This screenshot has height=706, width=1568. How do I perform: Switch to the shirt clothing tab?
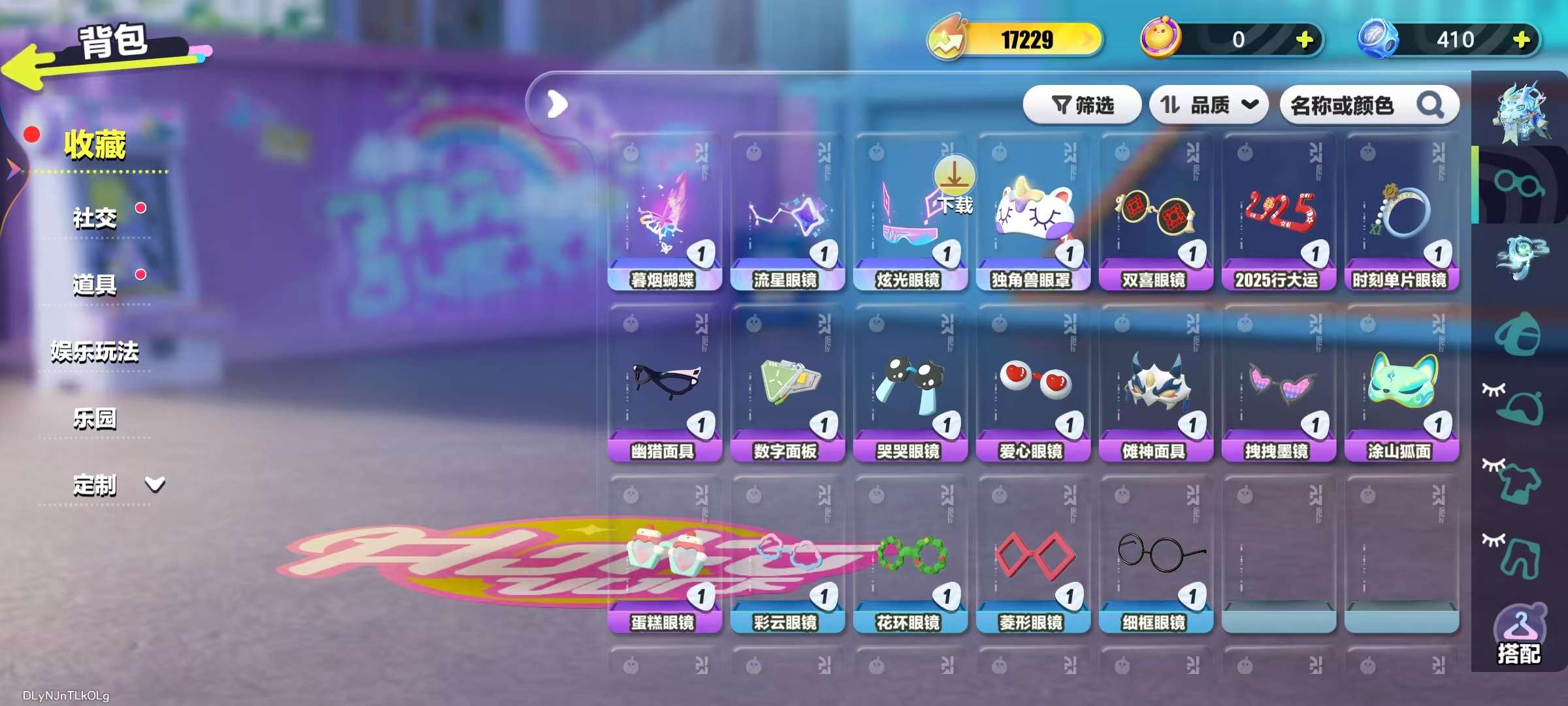pyautogui.click(x=1520, y=481)
